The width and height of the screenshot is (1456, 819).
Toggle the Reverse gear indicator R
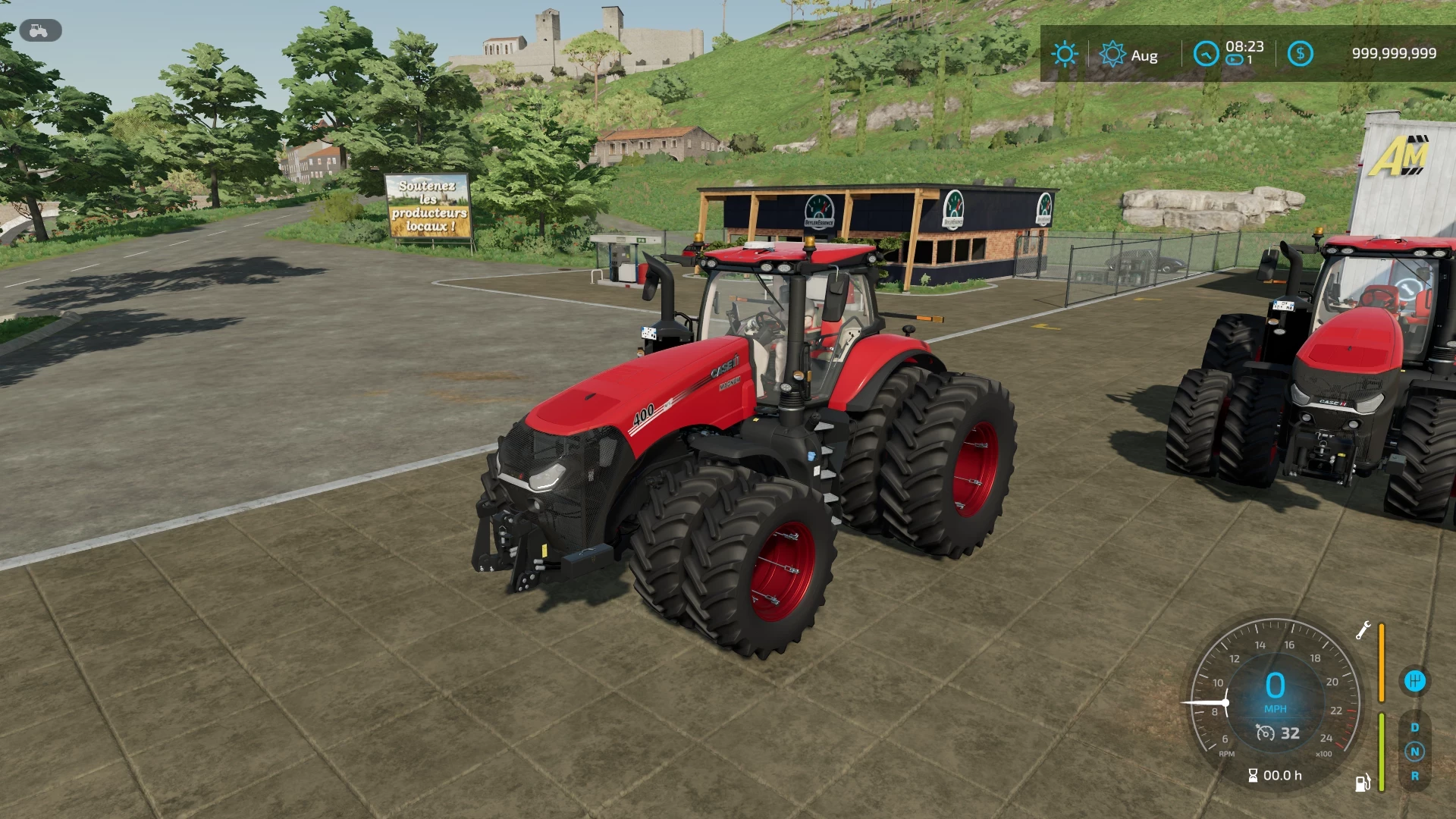[1416, 774]
